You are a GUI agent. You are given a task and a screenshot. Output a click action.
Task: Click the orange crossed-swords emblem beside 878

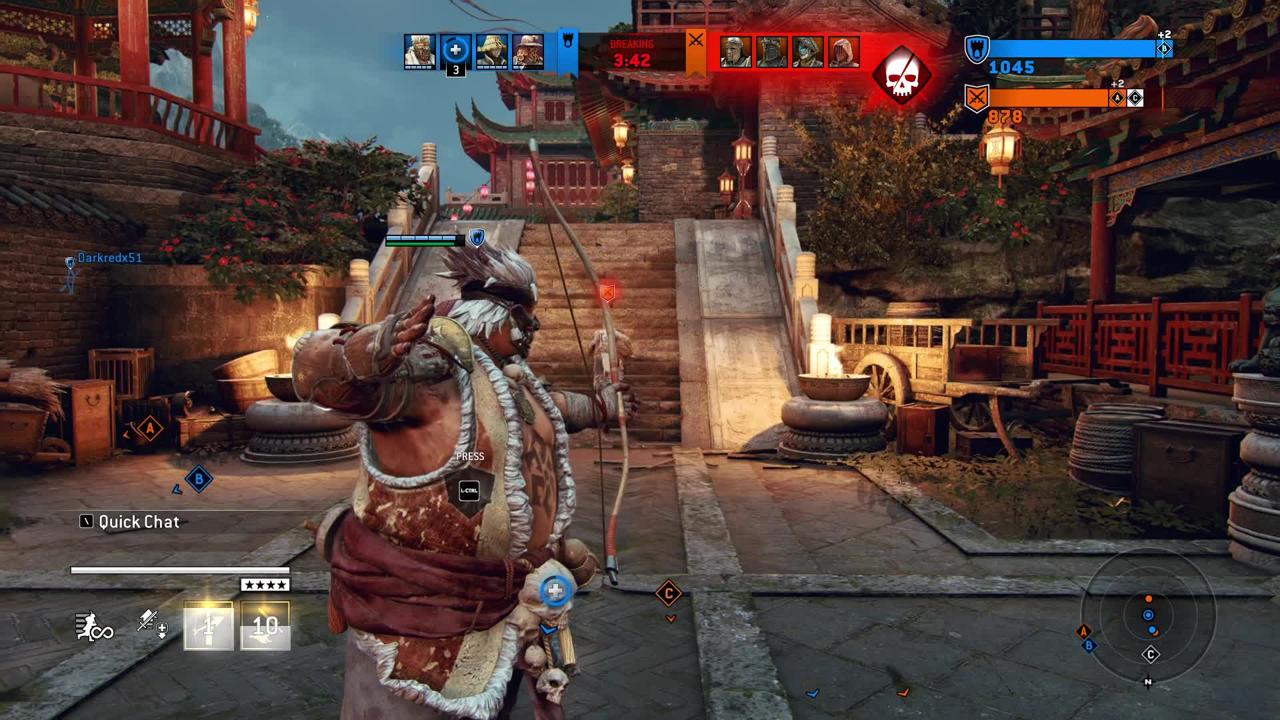click(x=977, y=98)
